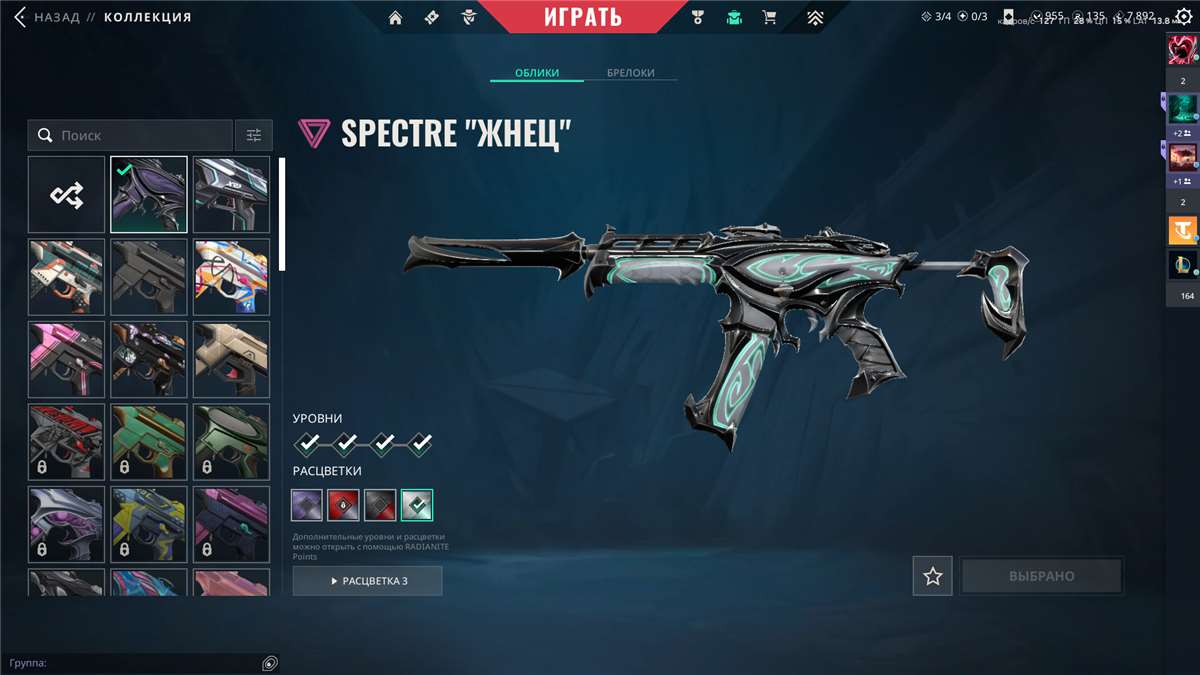Screen dimensions: 1200x675
Task: Select the Облики tab
Action: [x=536, y=73]
